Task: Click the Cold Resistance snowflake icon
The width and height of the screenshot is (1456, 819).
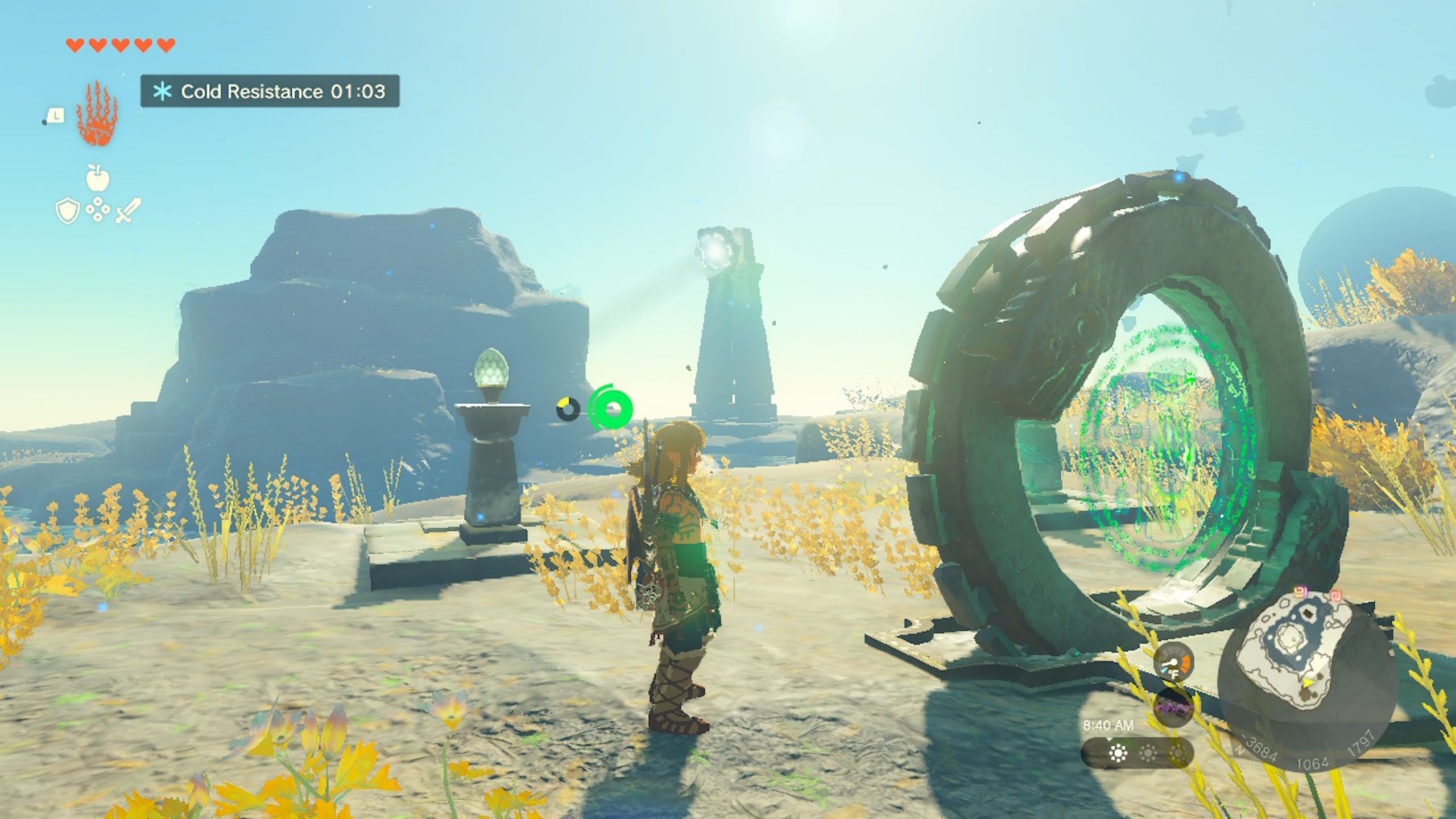Action: pos(162,91)
